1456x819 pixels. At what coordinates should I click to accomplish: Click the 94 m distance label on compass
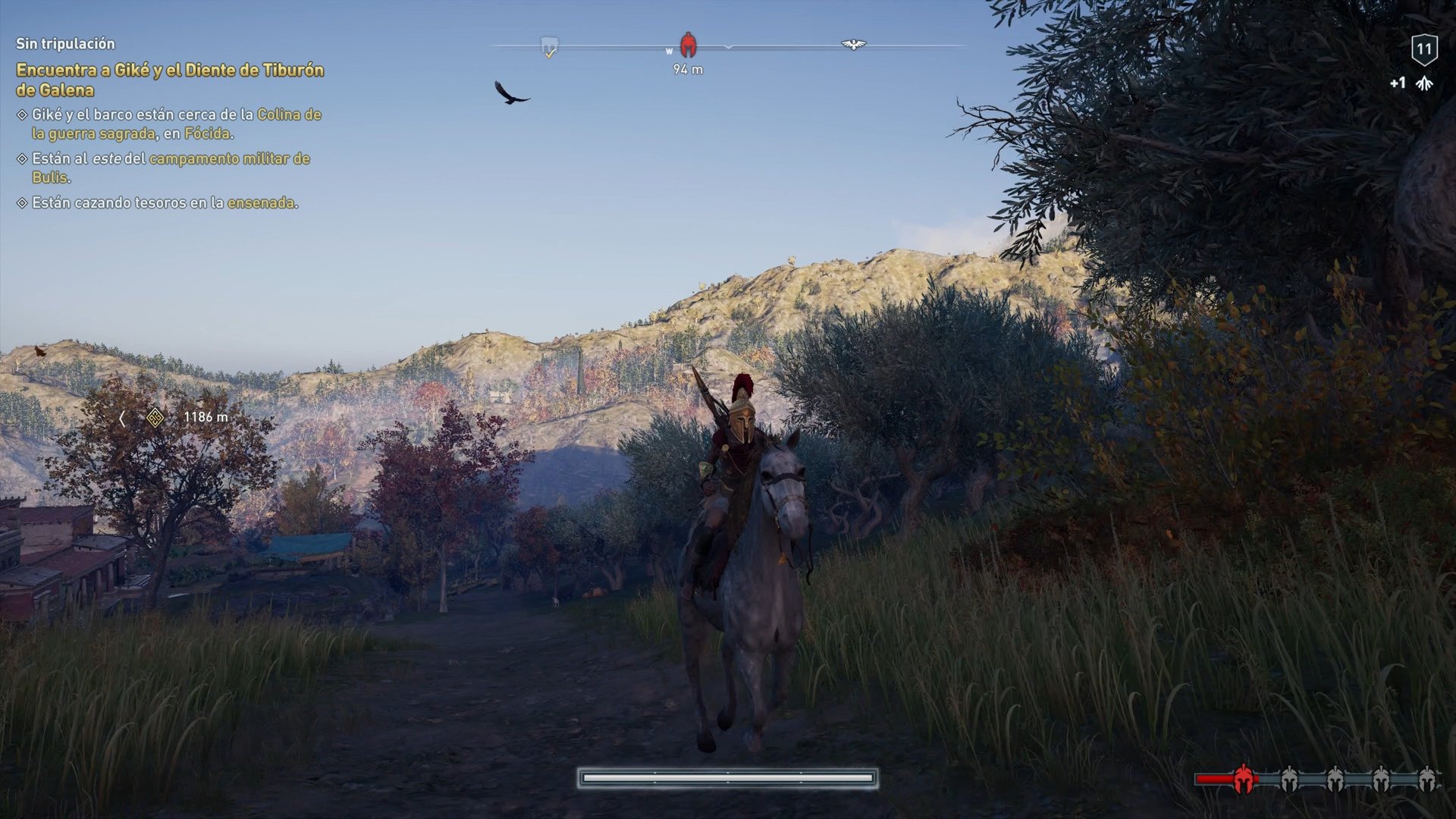pos(689,68)
